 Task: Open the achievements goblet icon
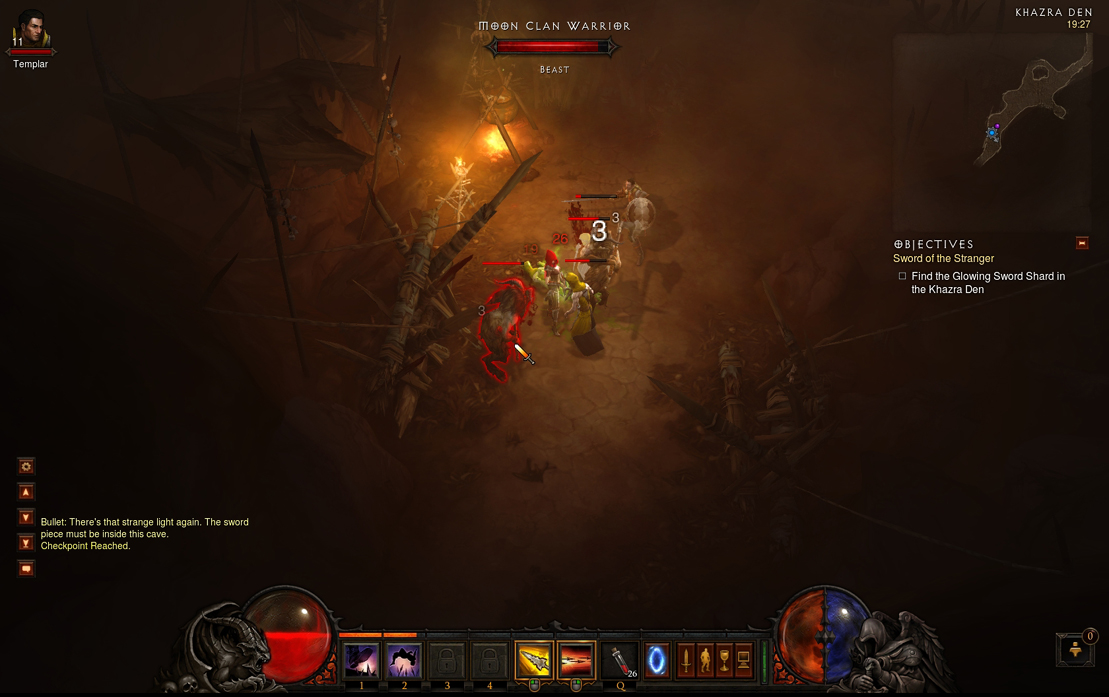[724, 660]
